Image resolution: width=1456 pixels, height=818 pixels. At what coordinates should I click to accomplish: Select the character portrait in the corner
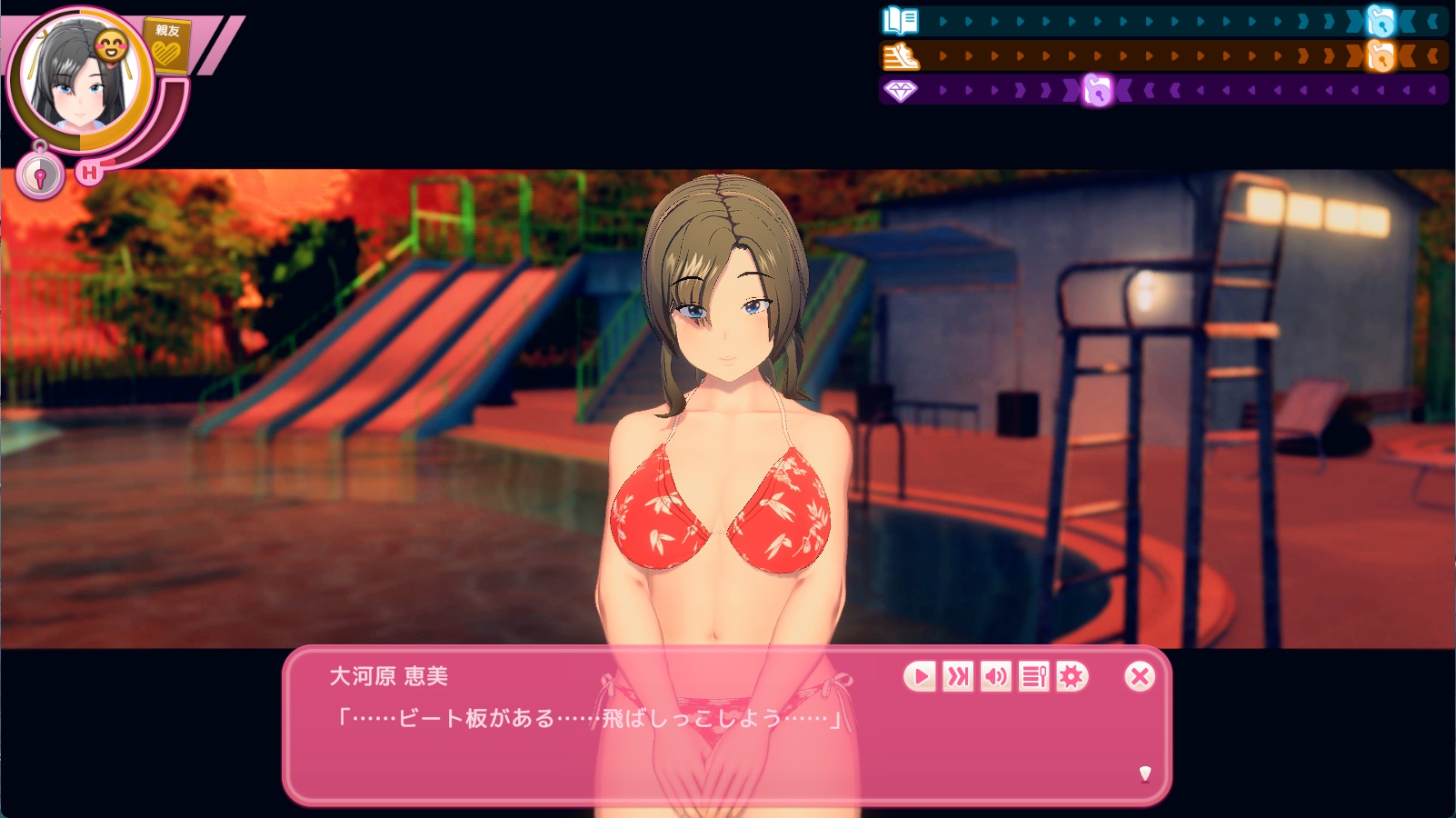[x=80, y=80]
